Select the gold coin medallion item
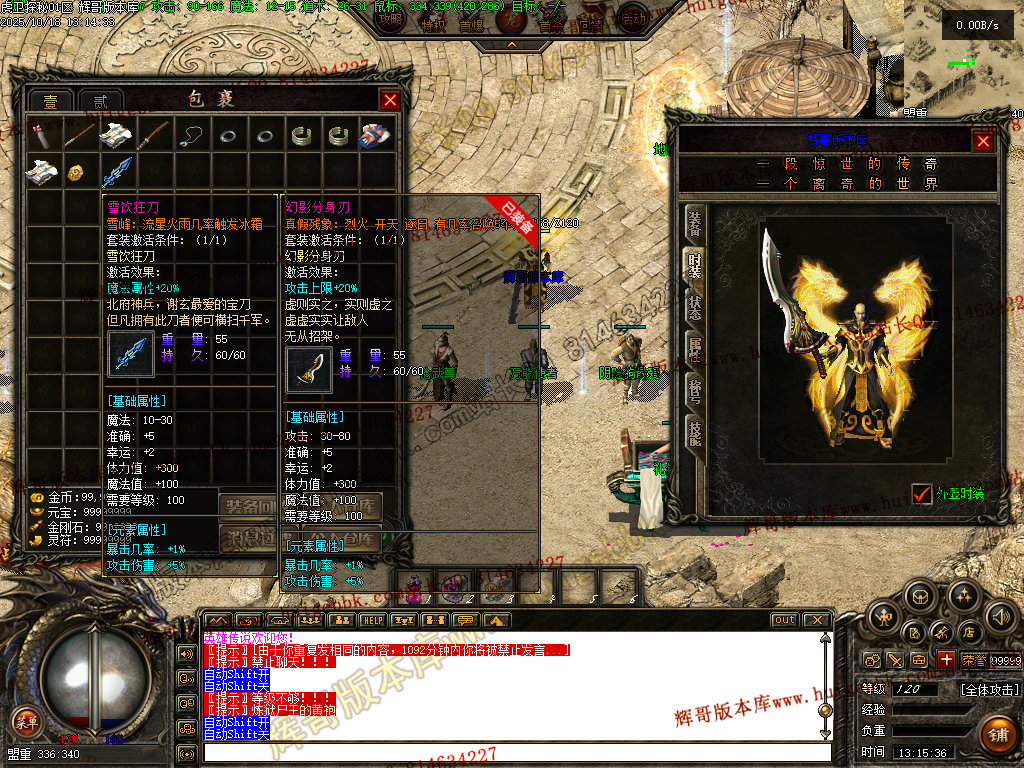Viewport: 1024px width, 768px height. (75, 172)
